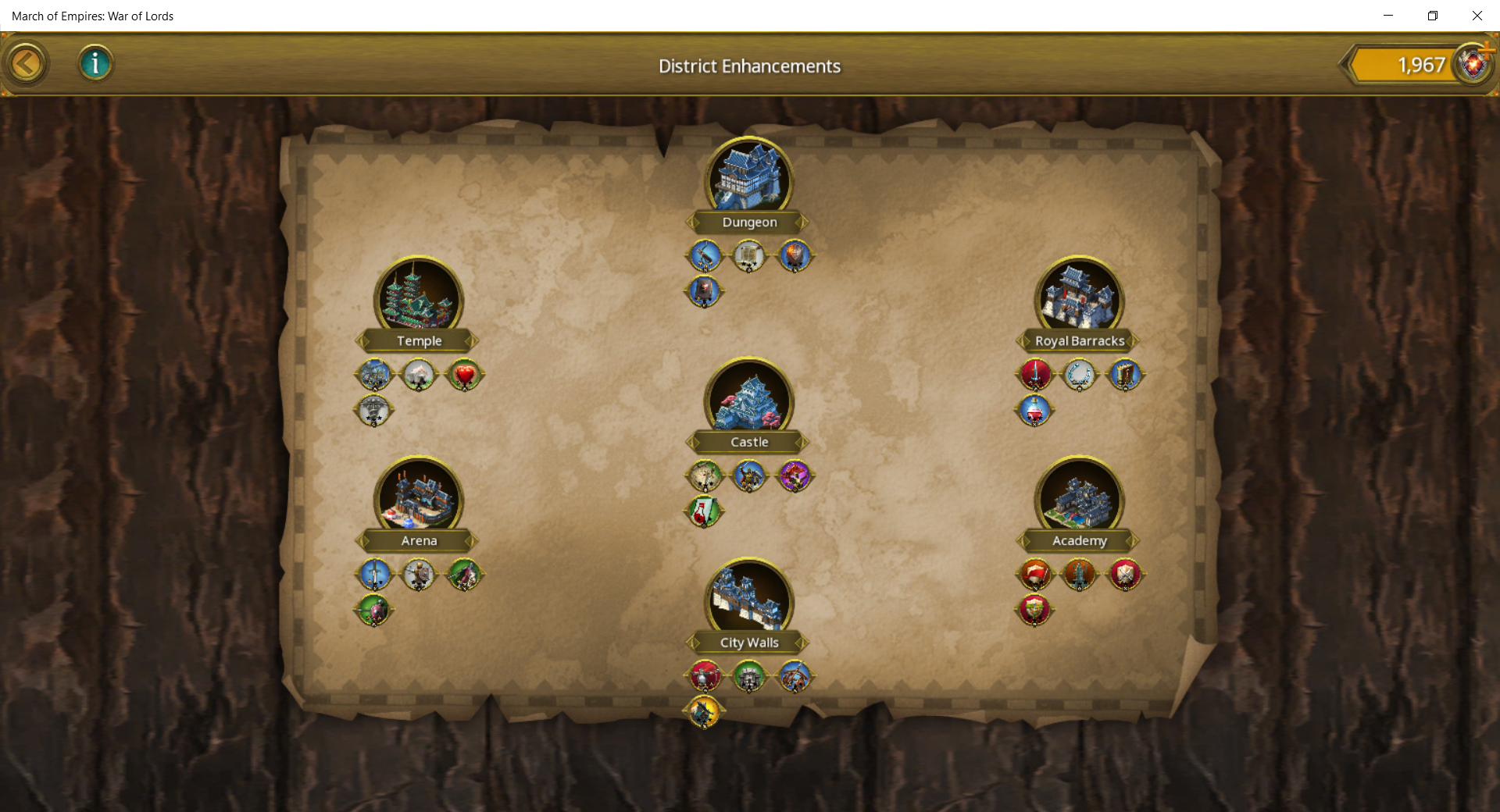Select the yellow enhancement below City Walls

704,711
